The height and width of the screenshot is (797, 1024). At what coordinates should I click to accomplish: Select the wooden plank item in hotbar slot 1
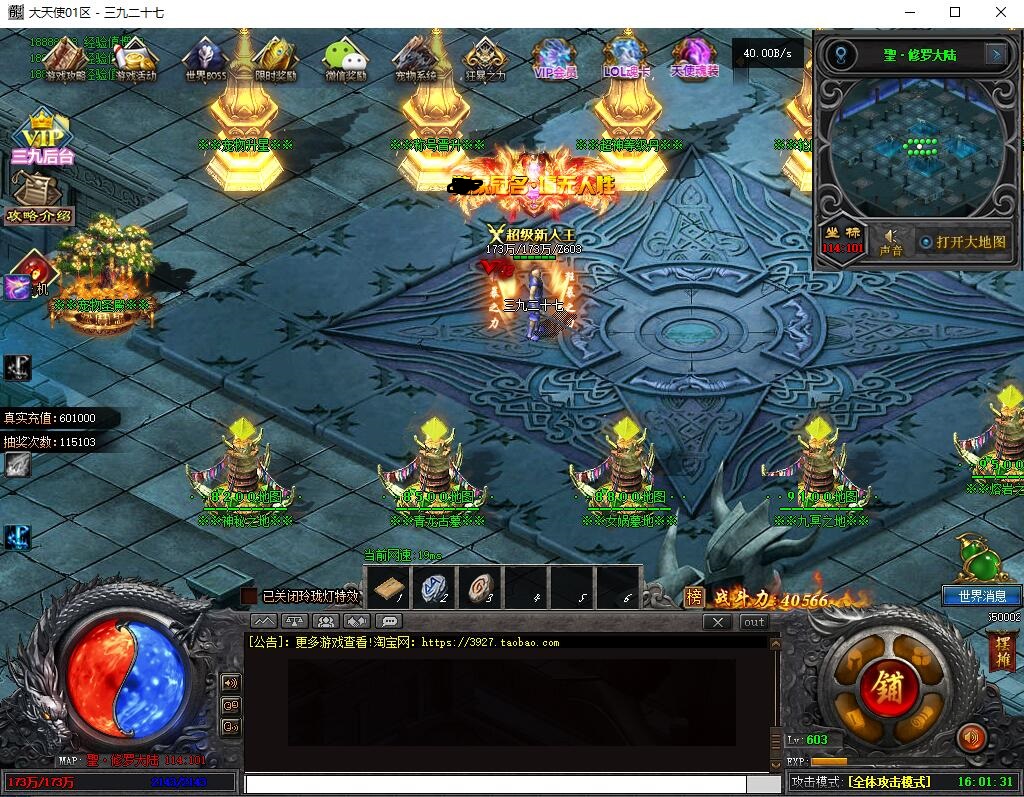[386, 589]
